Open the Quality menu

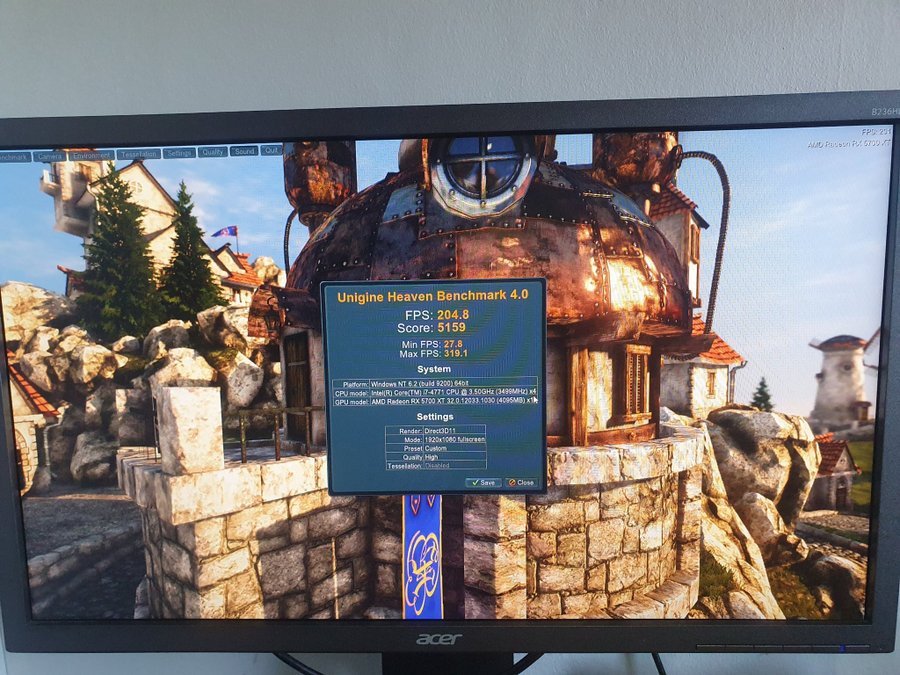tap(211, 152)
